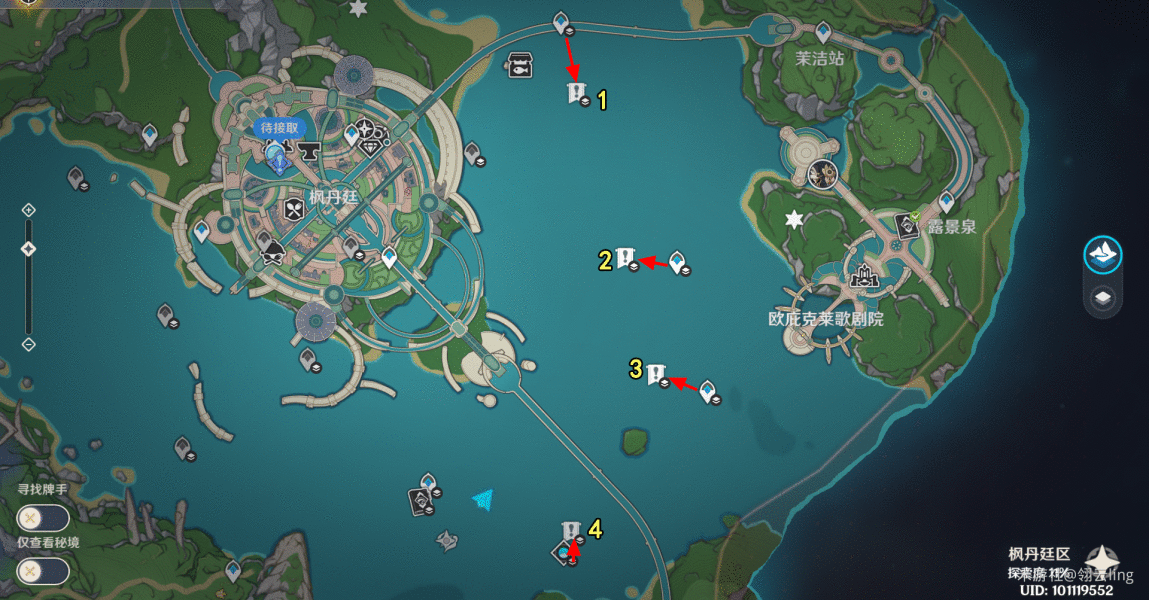This screenshot has height=600, width=1149.
Task: Click the map zoom slider handle
Action: click(28, 248)
